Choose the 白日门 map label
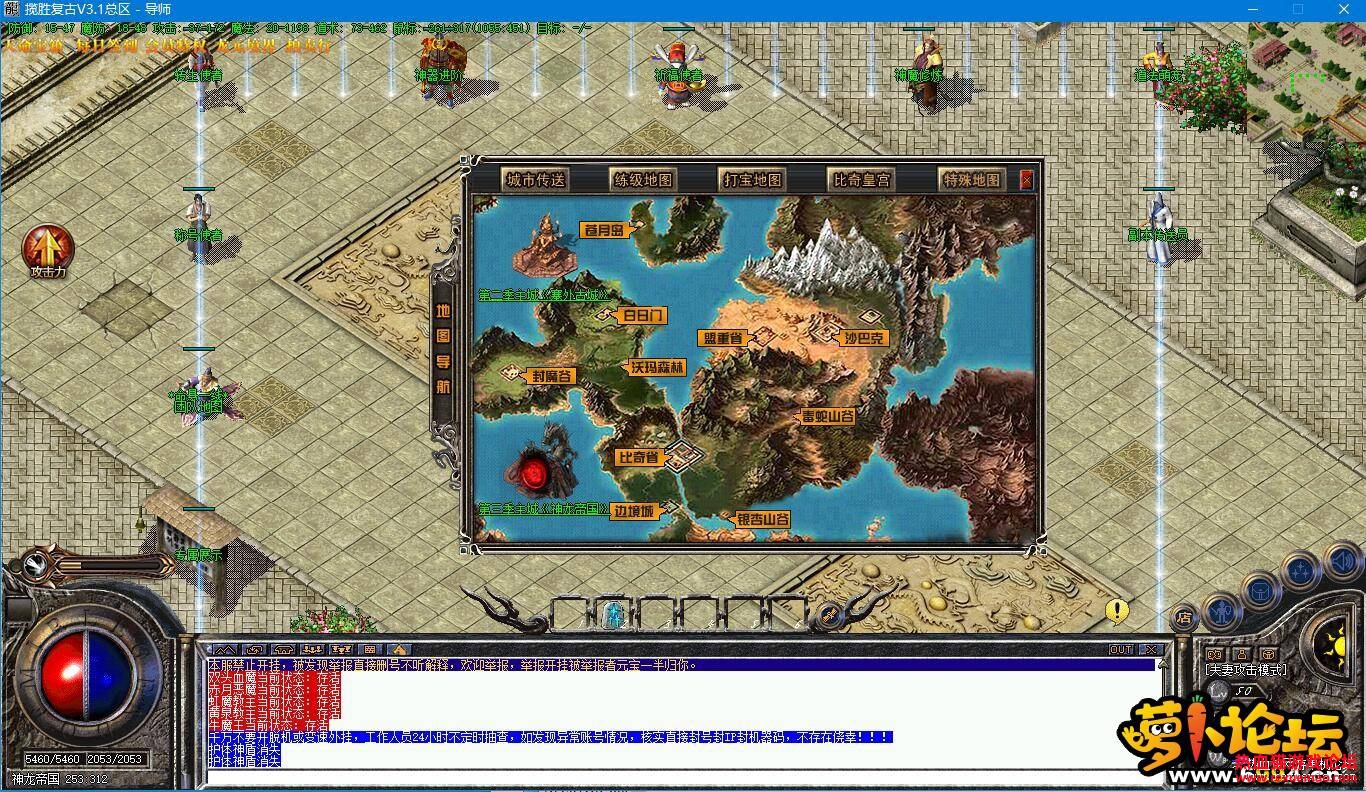Viewport: 1366px width, 792px height. [641, 316]
